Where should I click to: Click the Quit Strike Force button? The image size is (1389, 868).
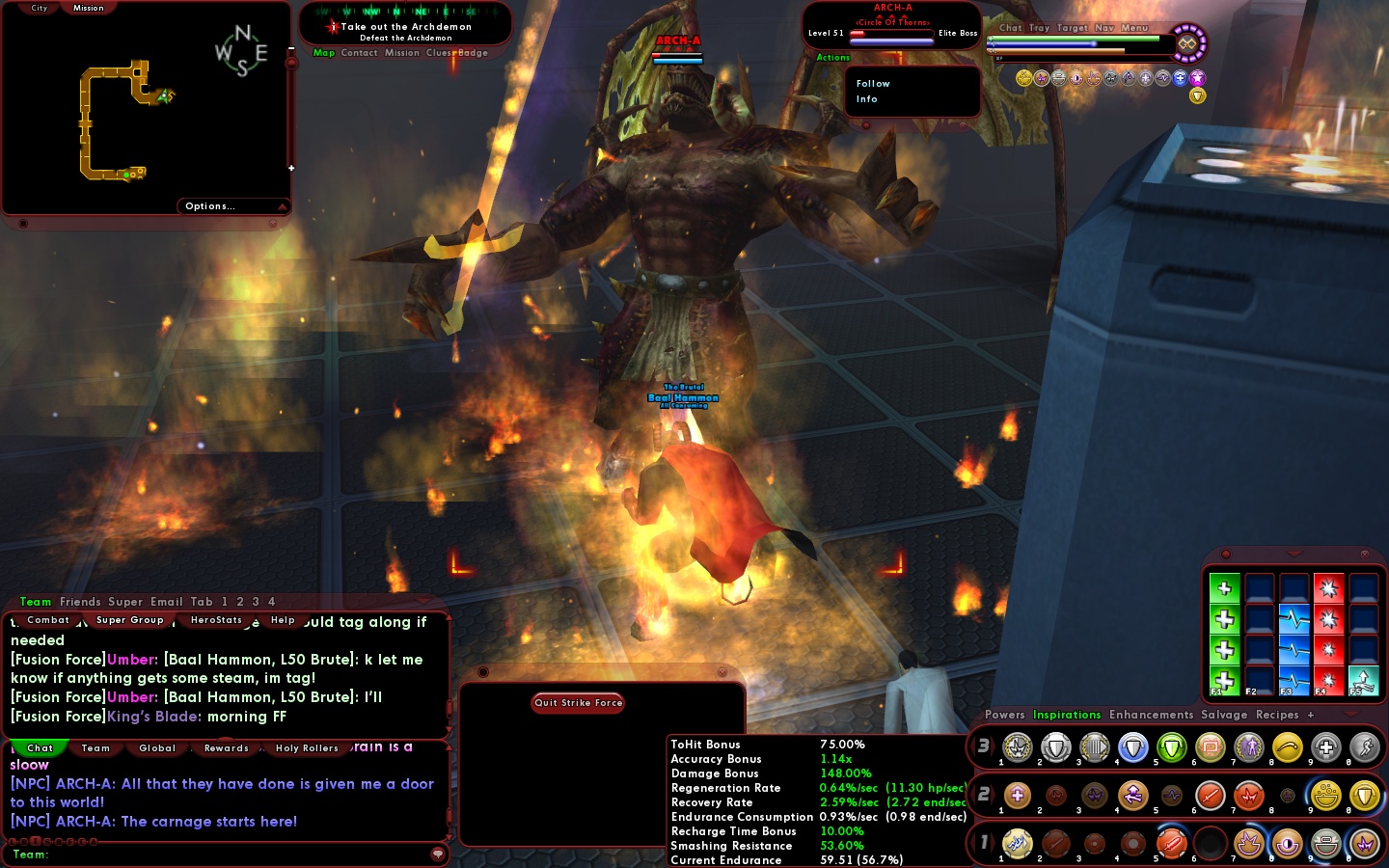click(578, 703)
